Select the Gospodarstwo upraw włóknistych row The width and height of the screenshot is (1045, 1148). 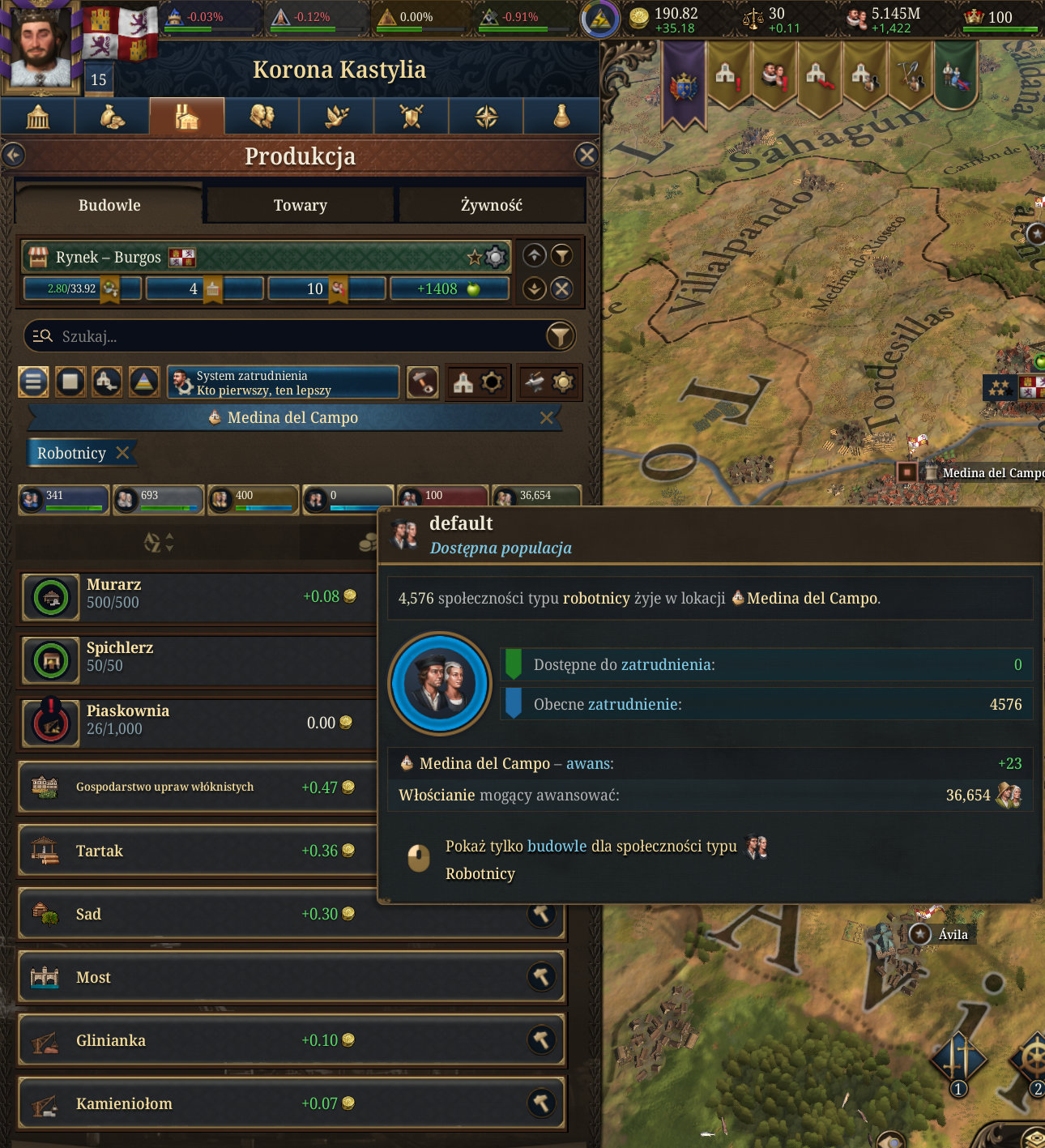(194, 787)
